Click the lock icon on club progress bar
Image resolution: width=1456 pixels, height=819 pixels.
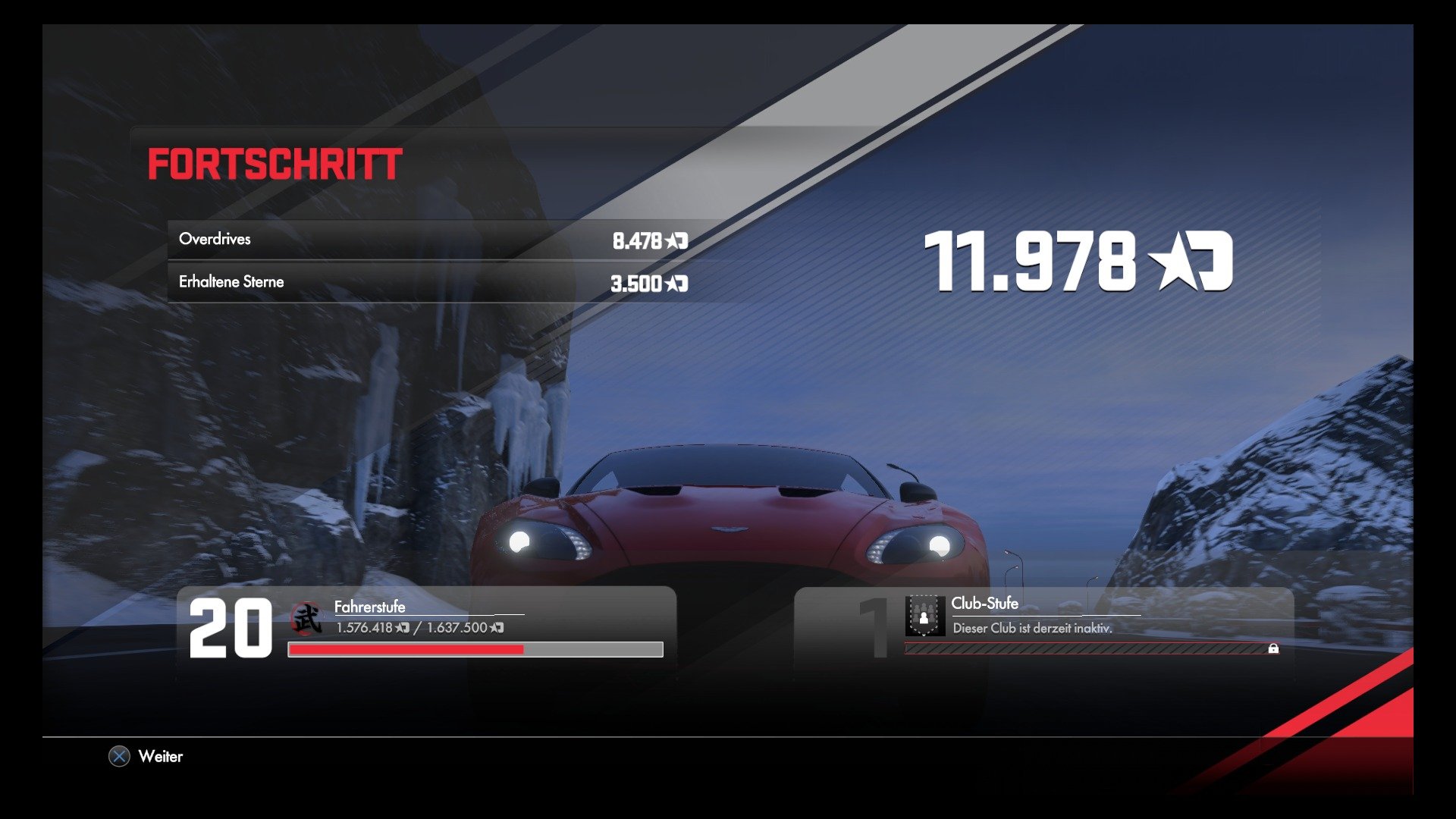(x=1272, y=649)
